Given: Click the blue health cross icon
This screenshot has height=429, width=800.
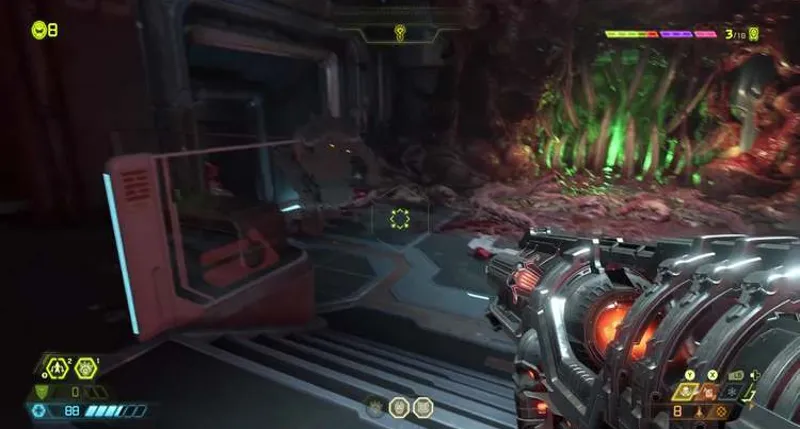Looking at the screenshot, I should [39, 410].
